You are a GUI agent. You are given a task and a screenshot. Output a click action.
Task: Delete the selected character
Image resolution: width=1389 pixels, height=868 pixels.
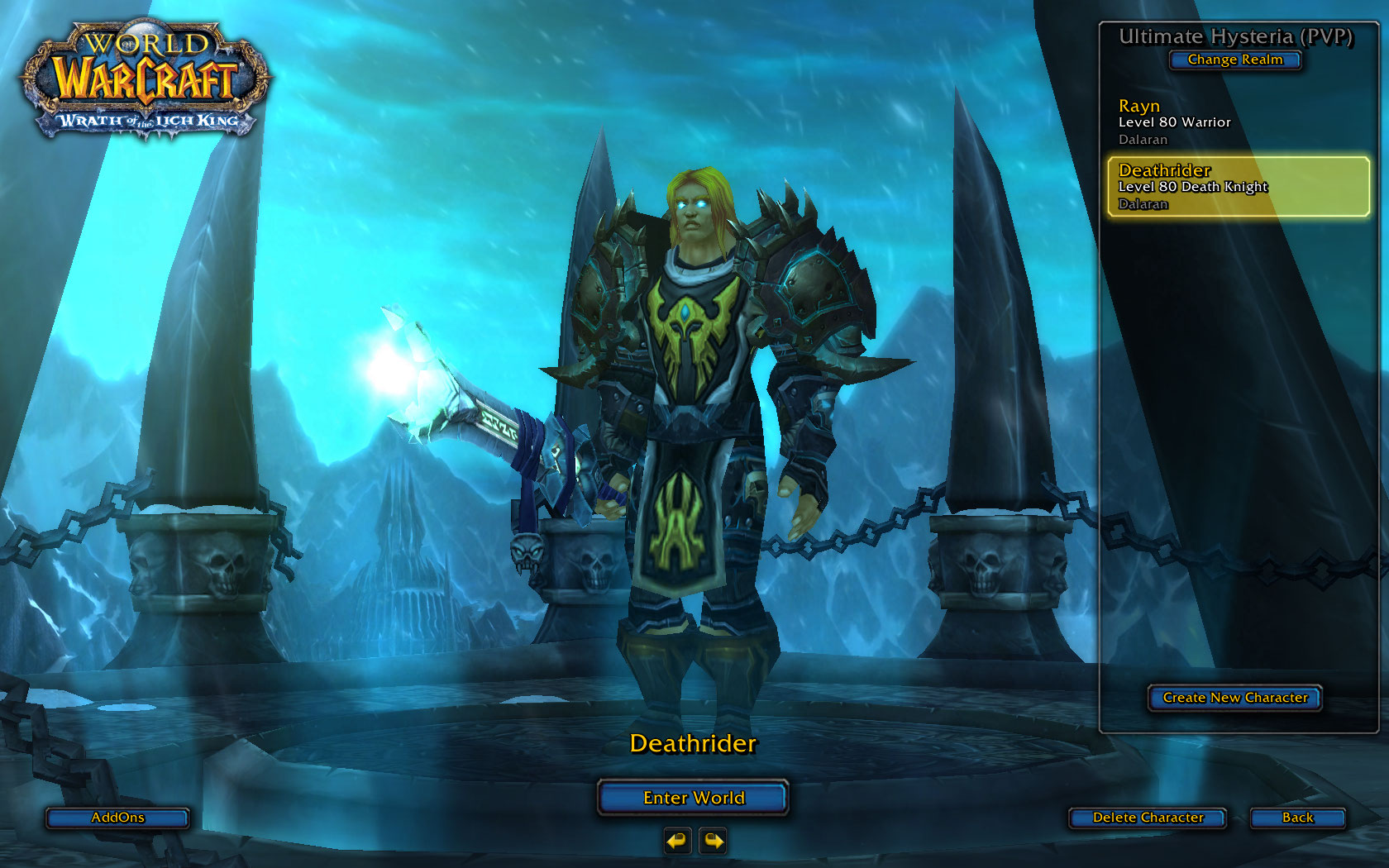tap(1148, 818)
